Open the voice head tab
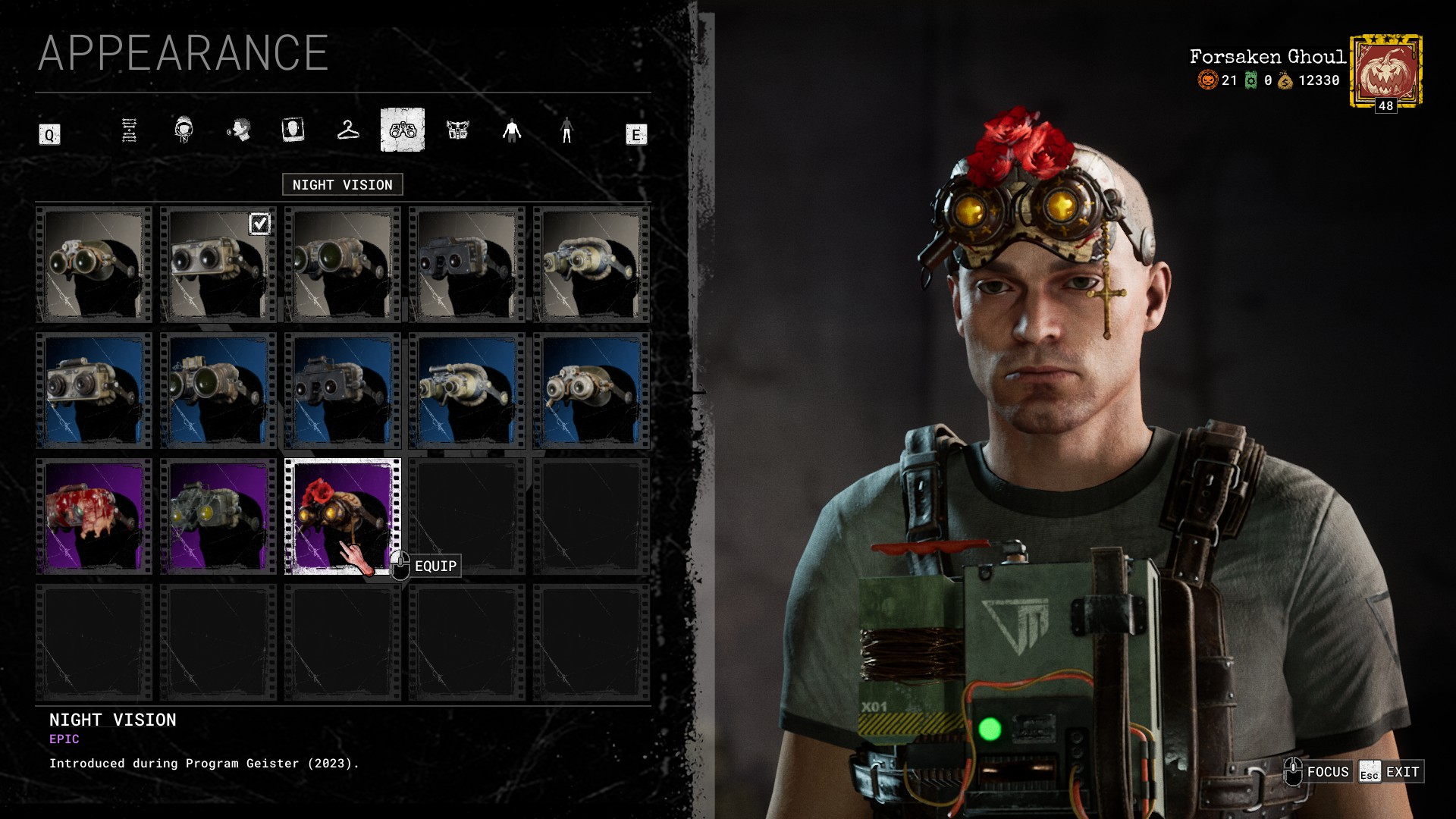Viewport: 1456px width, 819px height. (x=239, y=130)
